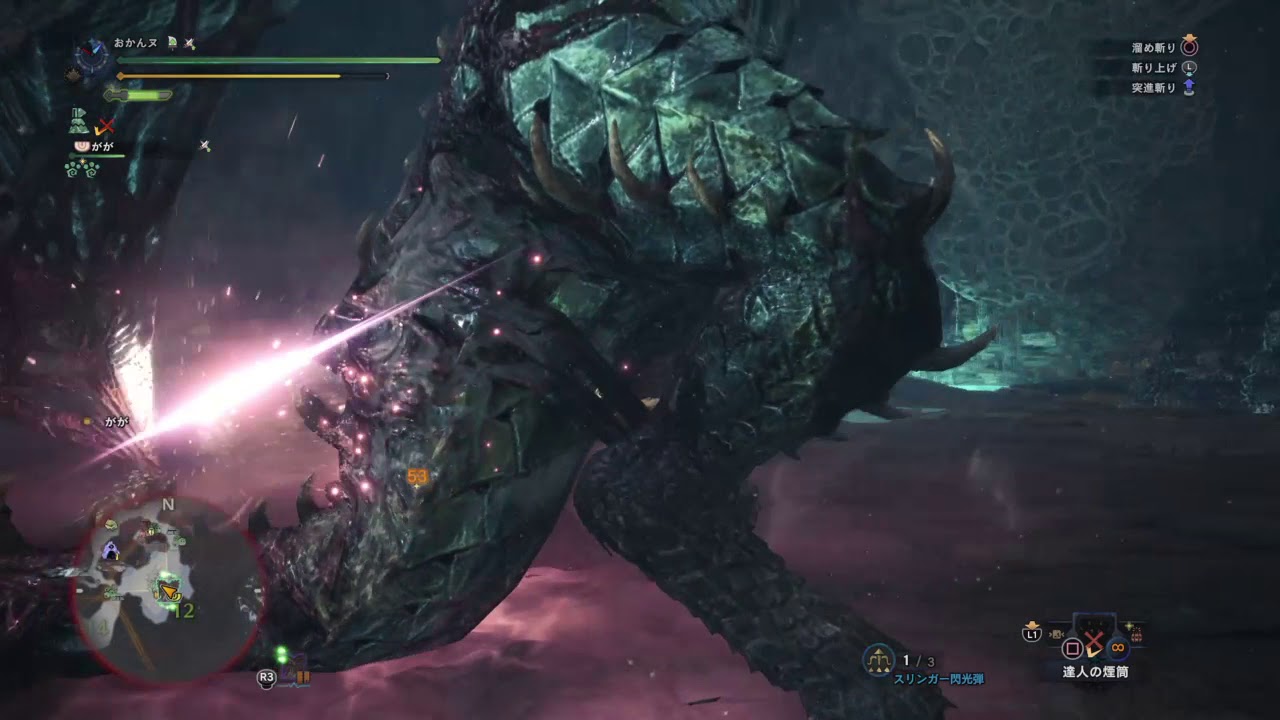
Task: Click the monster icon beside R3 prompt
Action: click(x=293, y=674)
